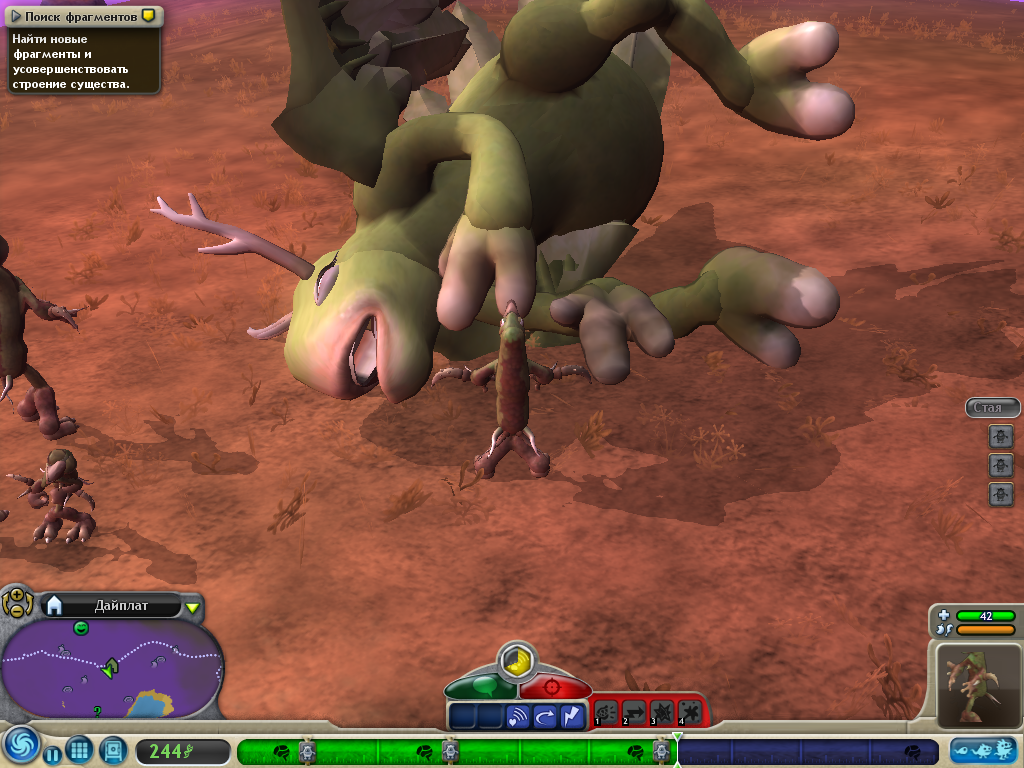Toggle the yellow sneak hexagon button

(x=517, y=661)
